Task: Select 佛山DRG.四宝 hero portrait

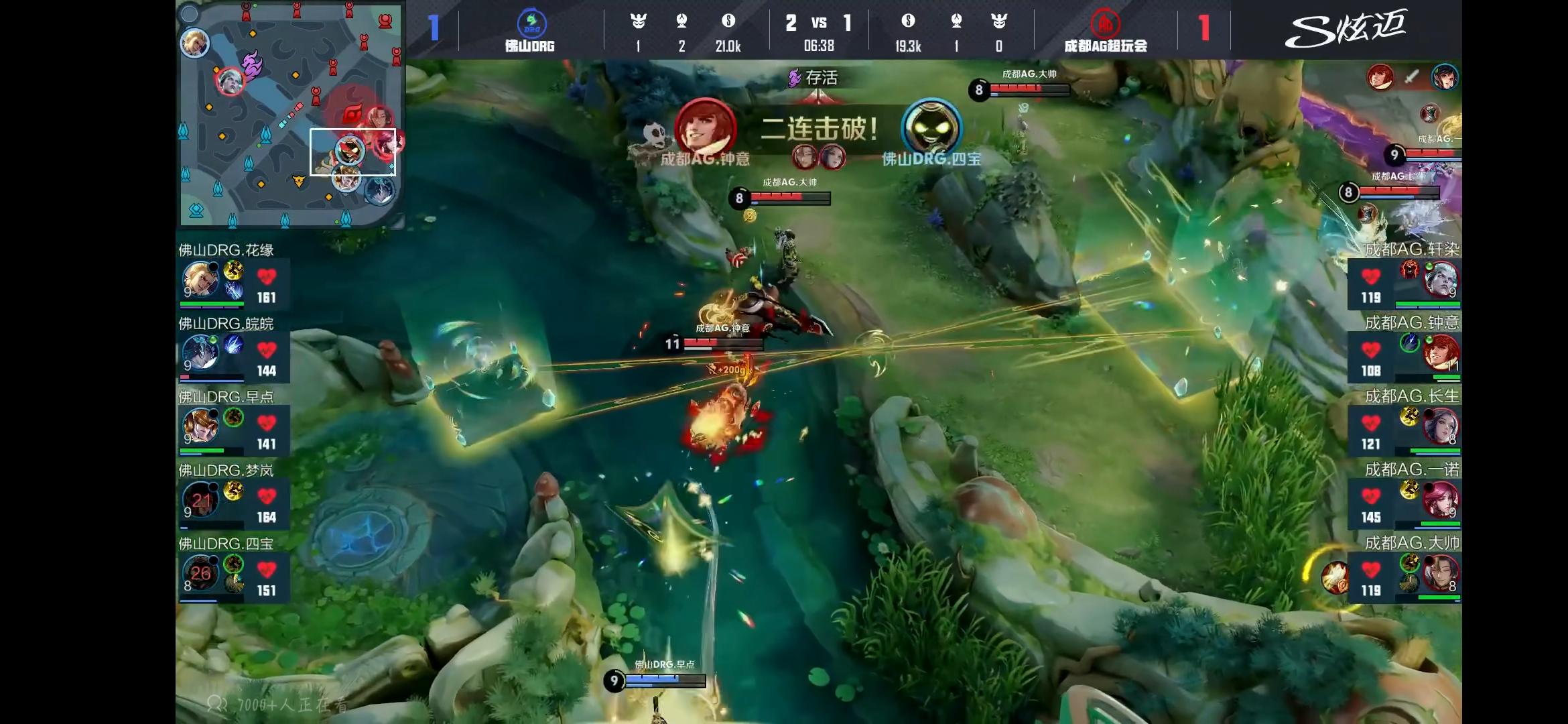Action: coord(200,572)
